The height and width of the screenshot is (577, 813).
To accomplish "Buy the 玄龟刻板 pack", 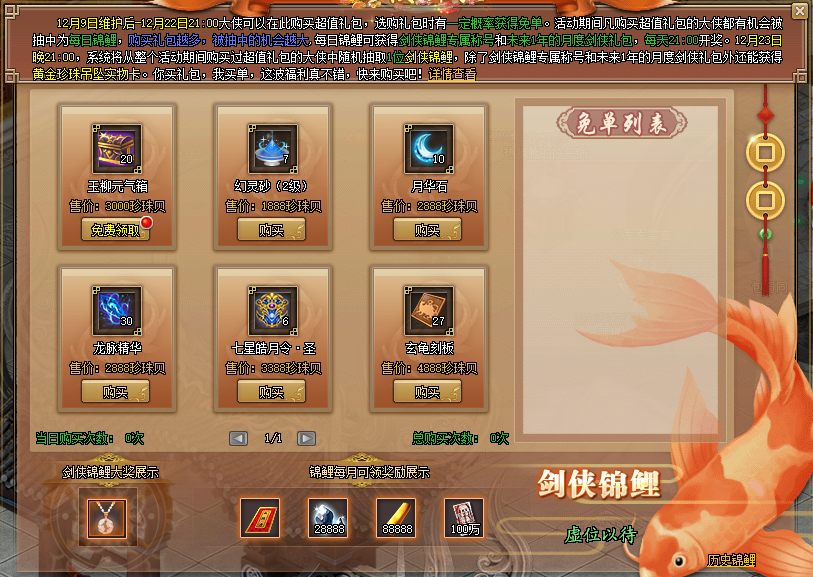I will [x=428, y=392].
